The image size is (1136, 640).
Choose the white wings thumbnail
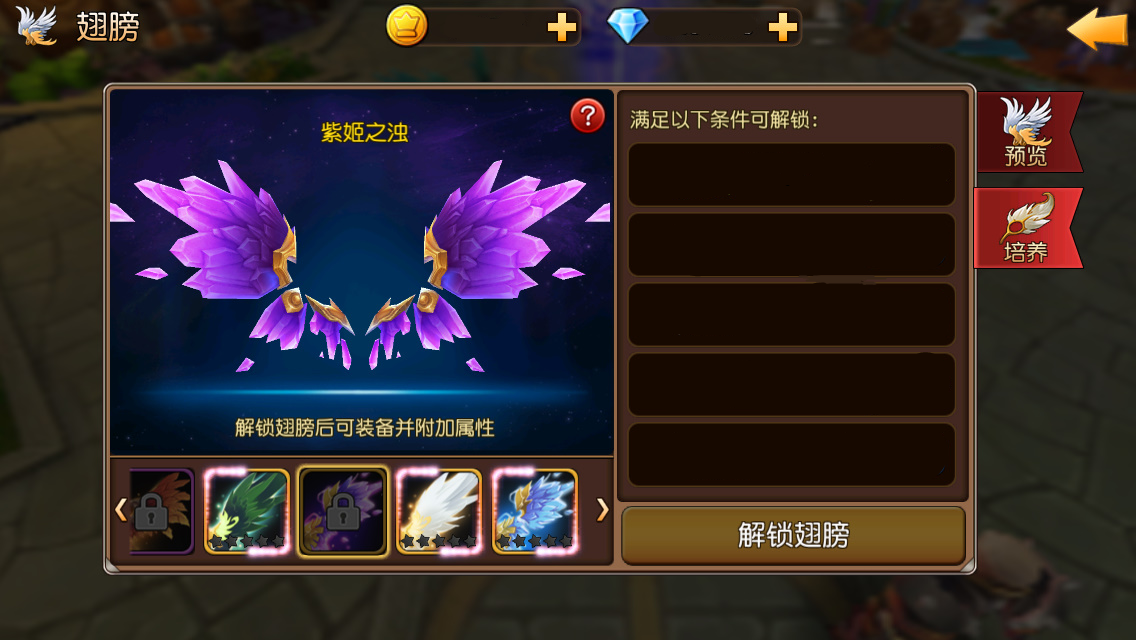pyautogui.click(x=439, y=511)
